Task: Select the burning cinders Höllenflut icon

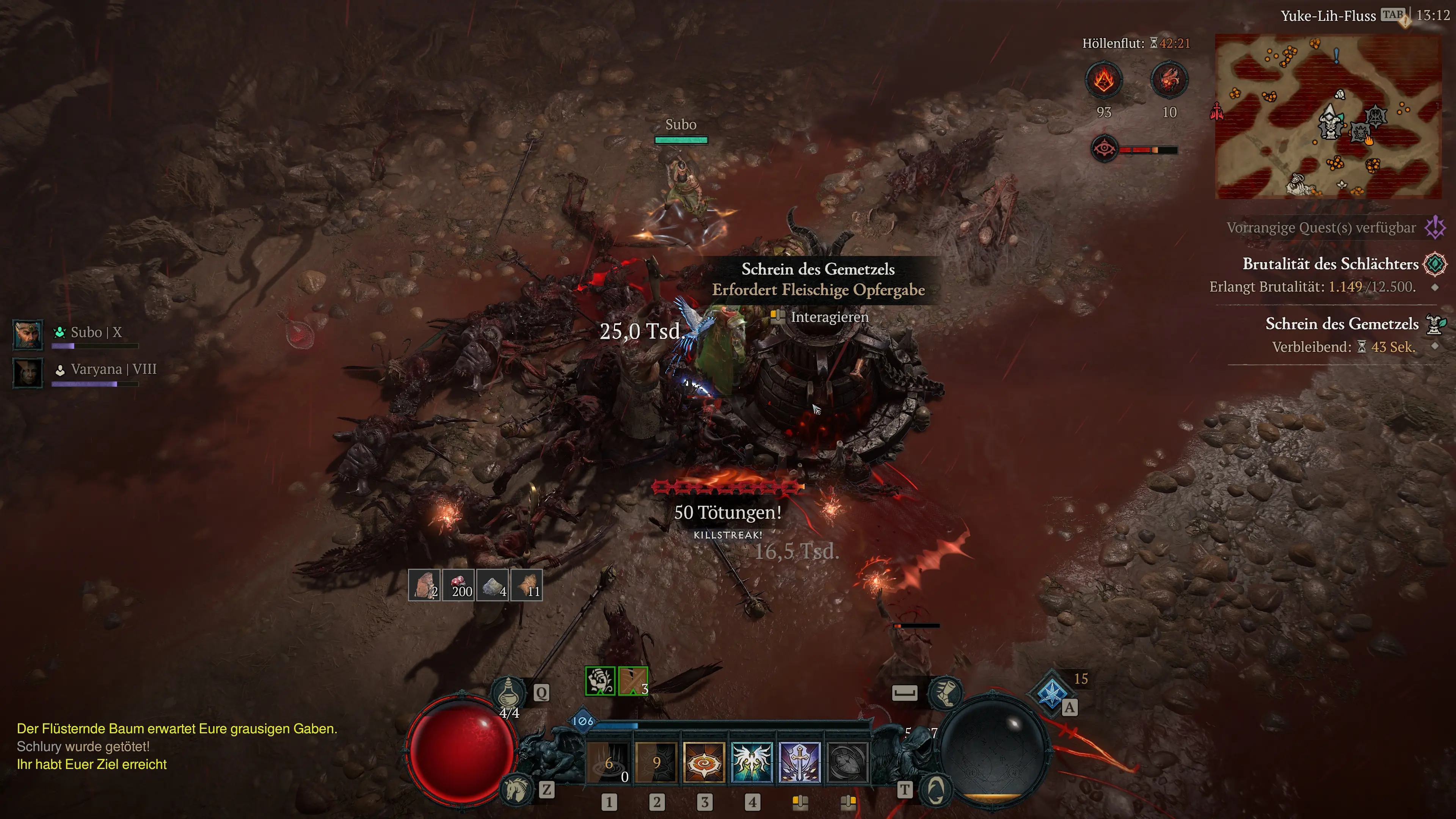Action: coord(1103,80)
